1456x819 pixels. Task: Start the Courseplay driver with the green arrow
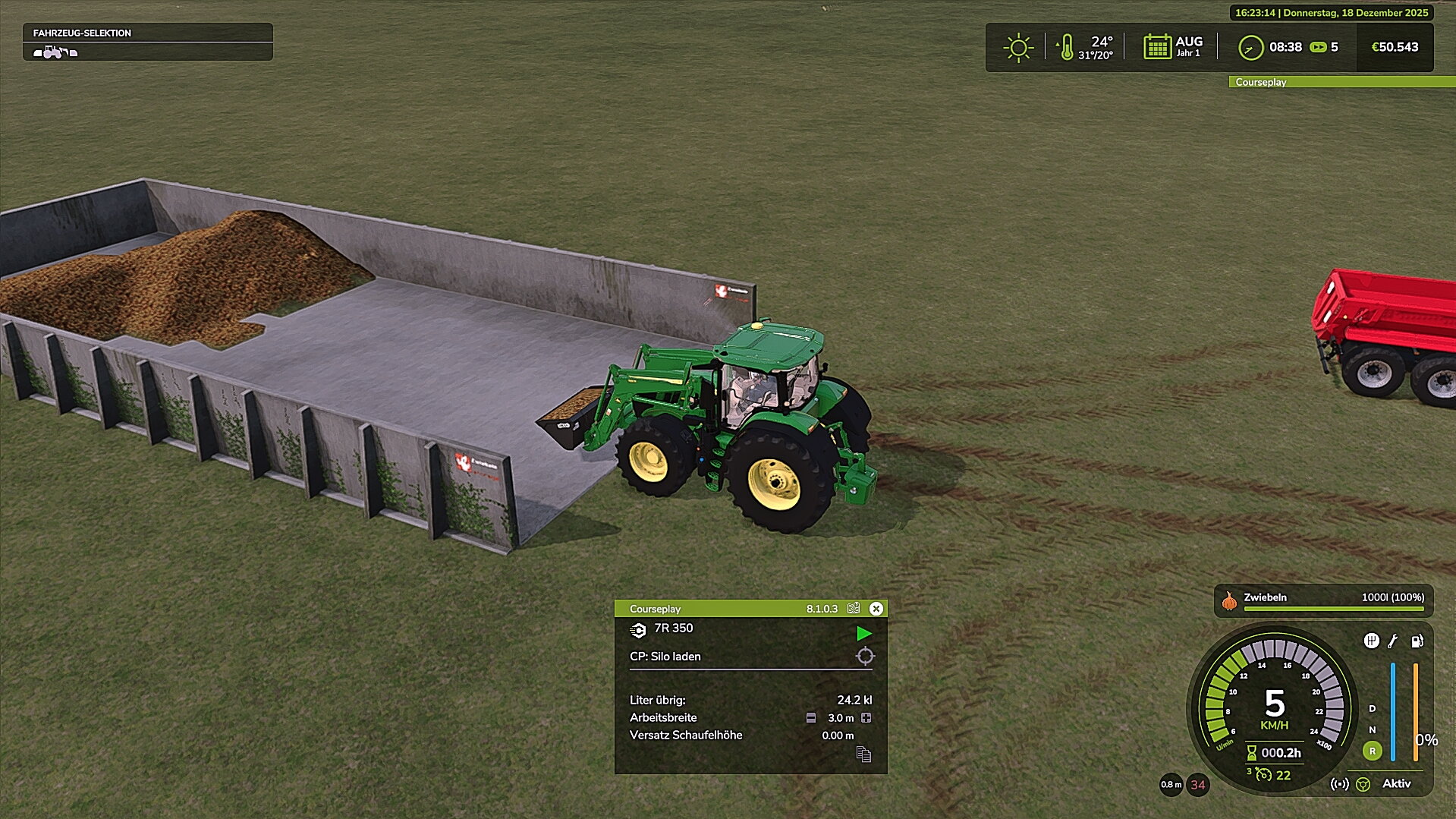pyautogui.click(x=863, y=633)
